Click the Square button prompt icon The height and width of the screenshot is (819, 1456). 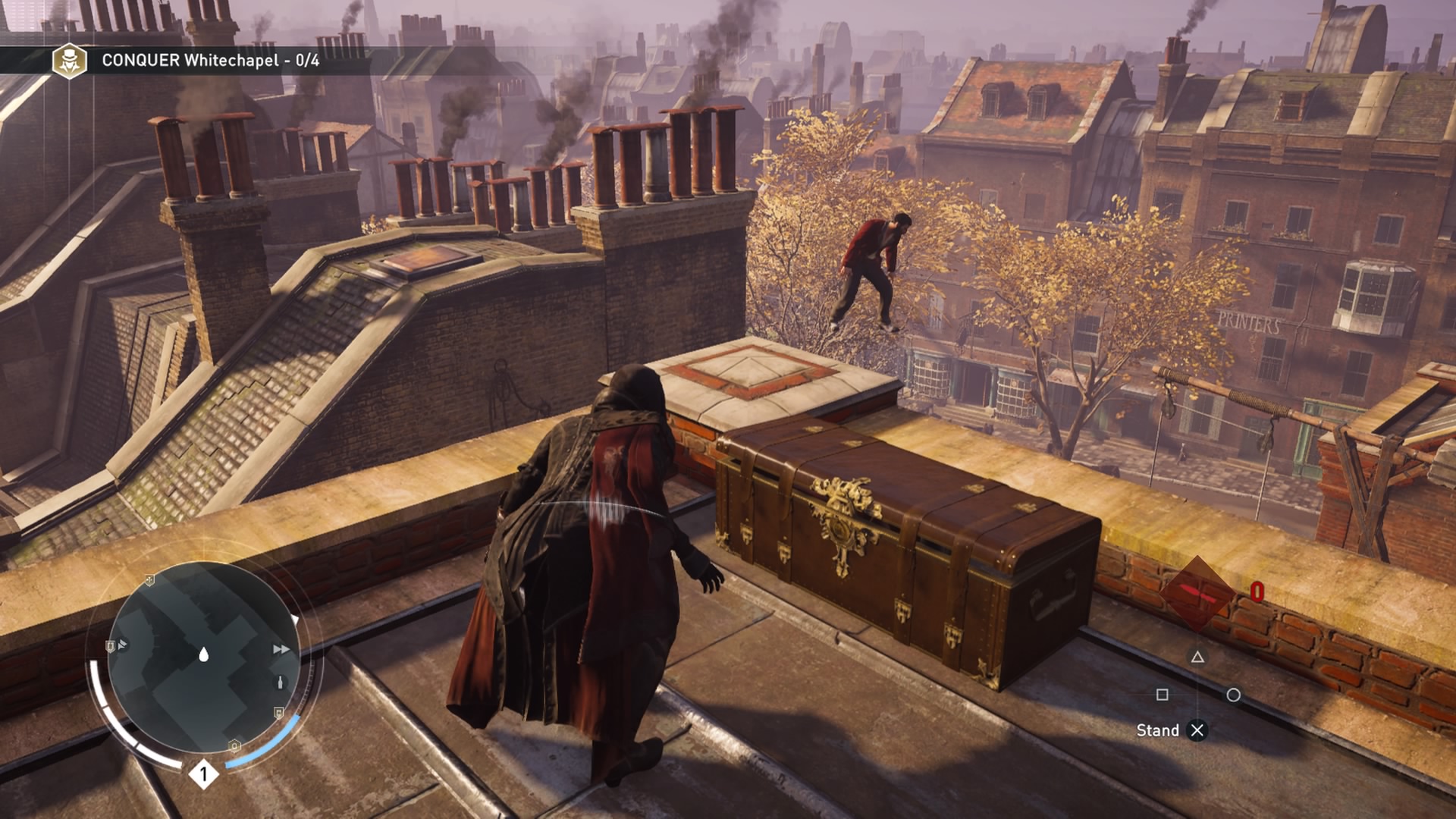click(x=1163, y=695)
